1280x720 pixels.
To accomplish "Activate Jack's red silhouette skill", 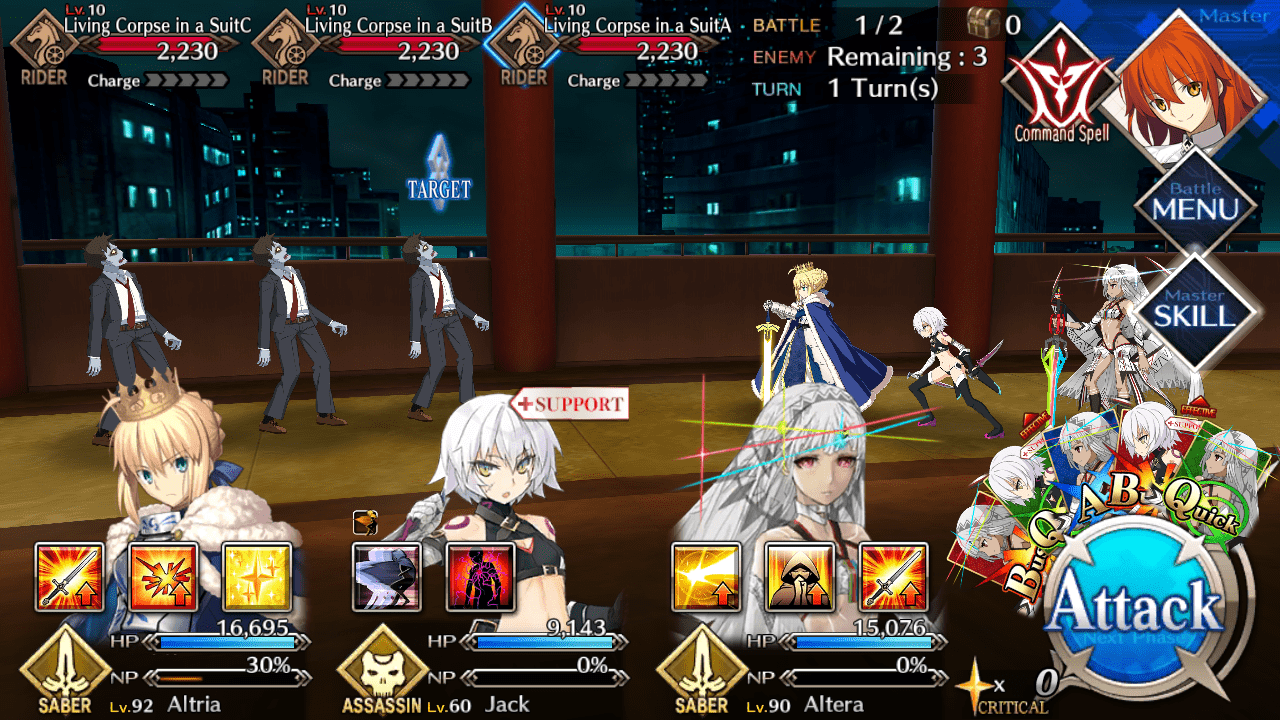I will [x=480, y=577].
